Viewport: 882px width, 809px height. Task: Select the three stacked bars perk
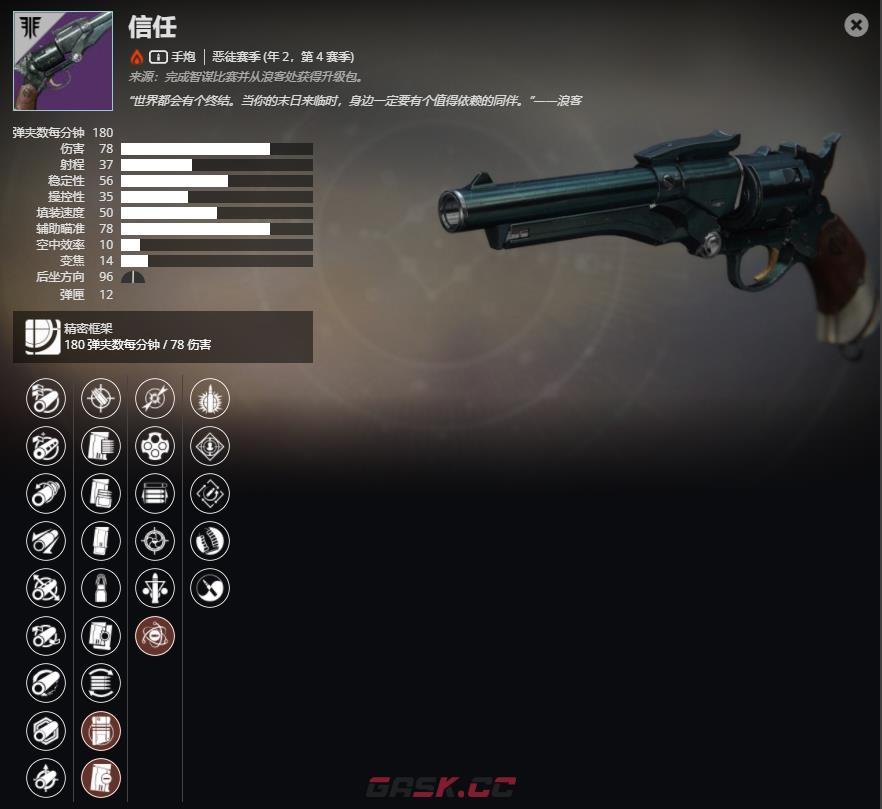coord(154,492)
